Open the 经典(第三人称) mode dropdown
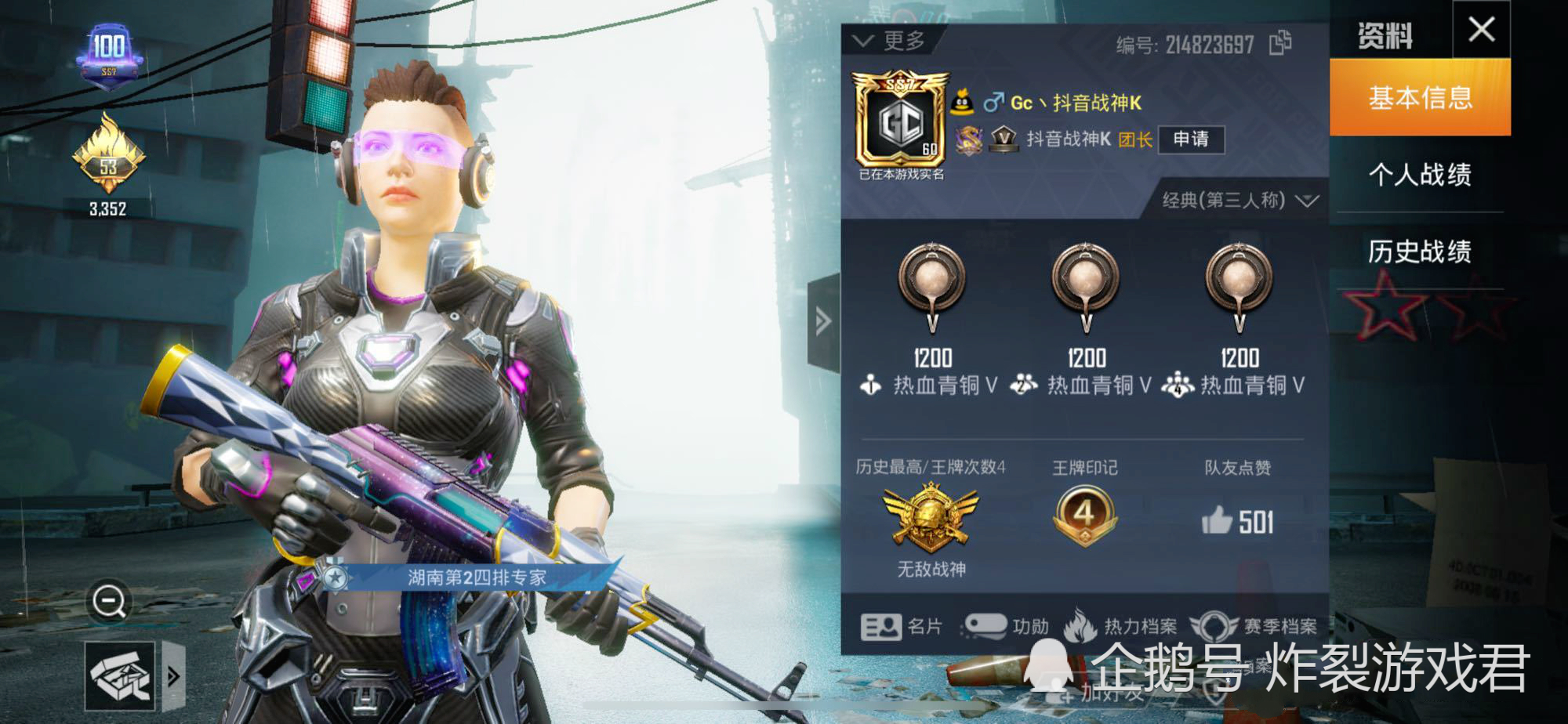Viewport: 1568px width, 724px height. 1240,201
